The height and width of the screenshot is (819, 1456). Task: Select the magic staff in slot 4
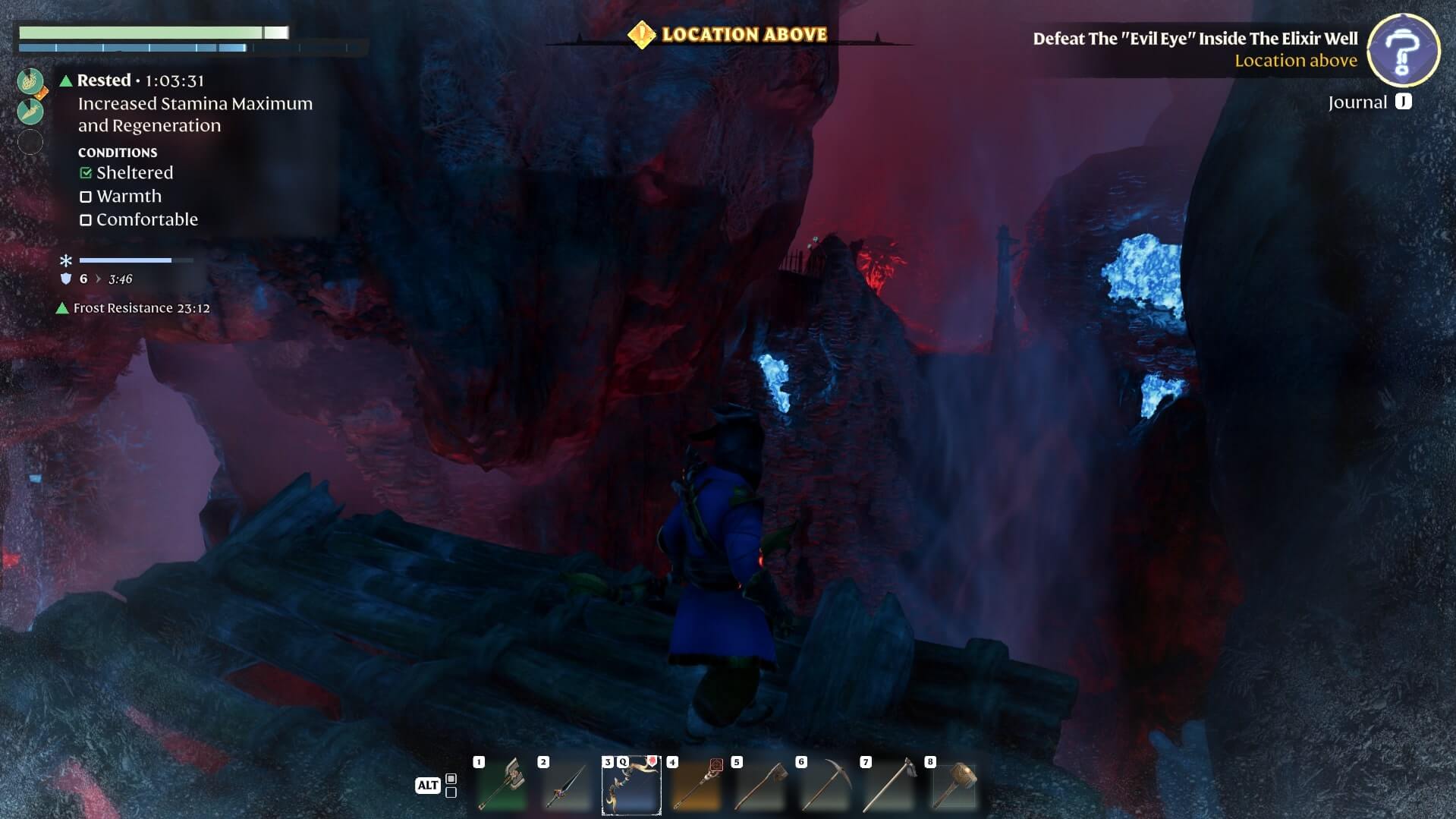pos(695,786)
